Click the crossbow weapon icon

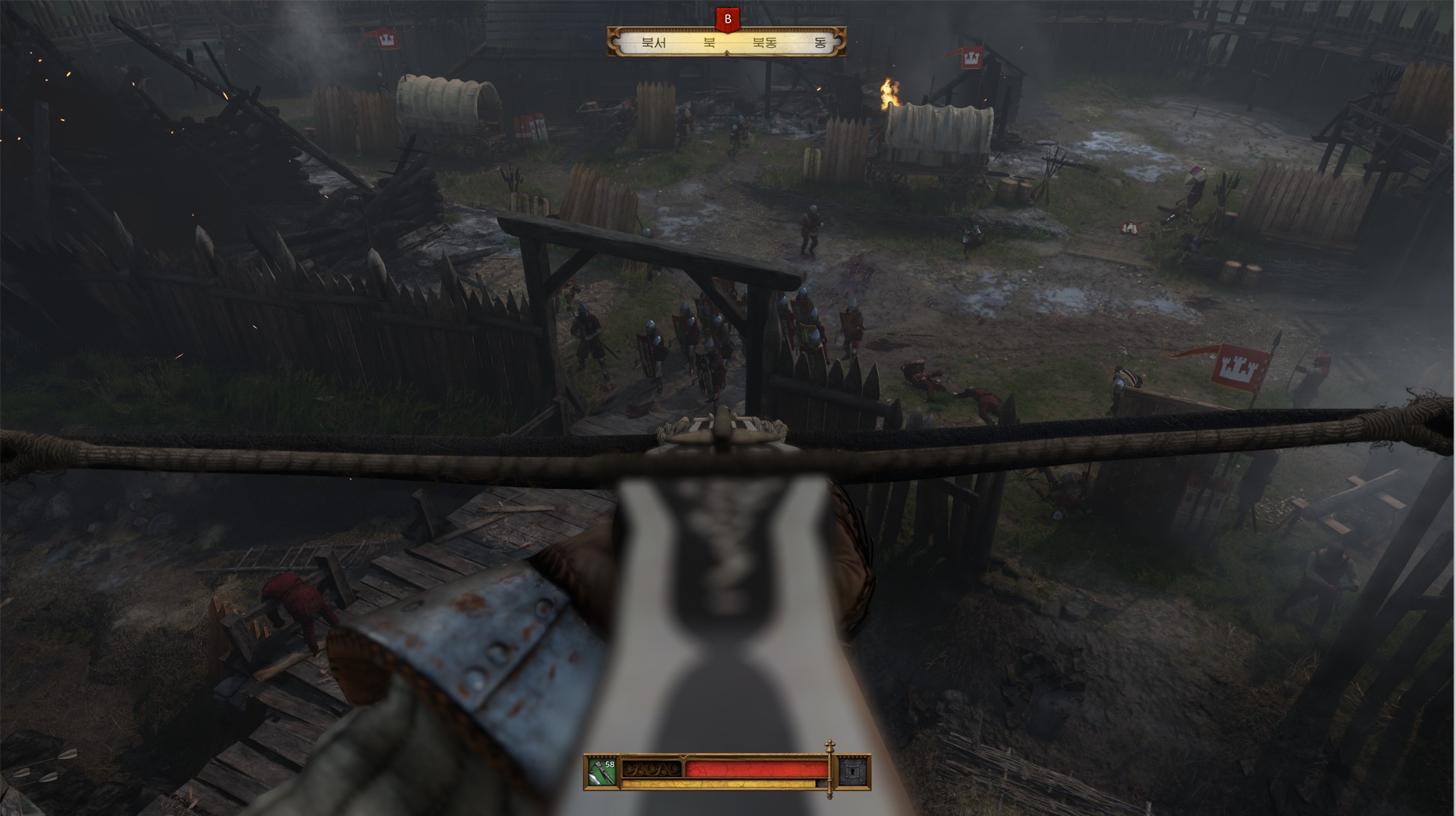601,772
